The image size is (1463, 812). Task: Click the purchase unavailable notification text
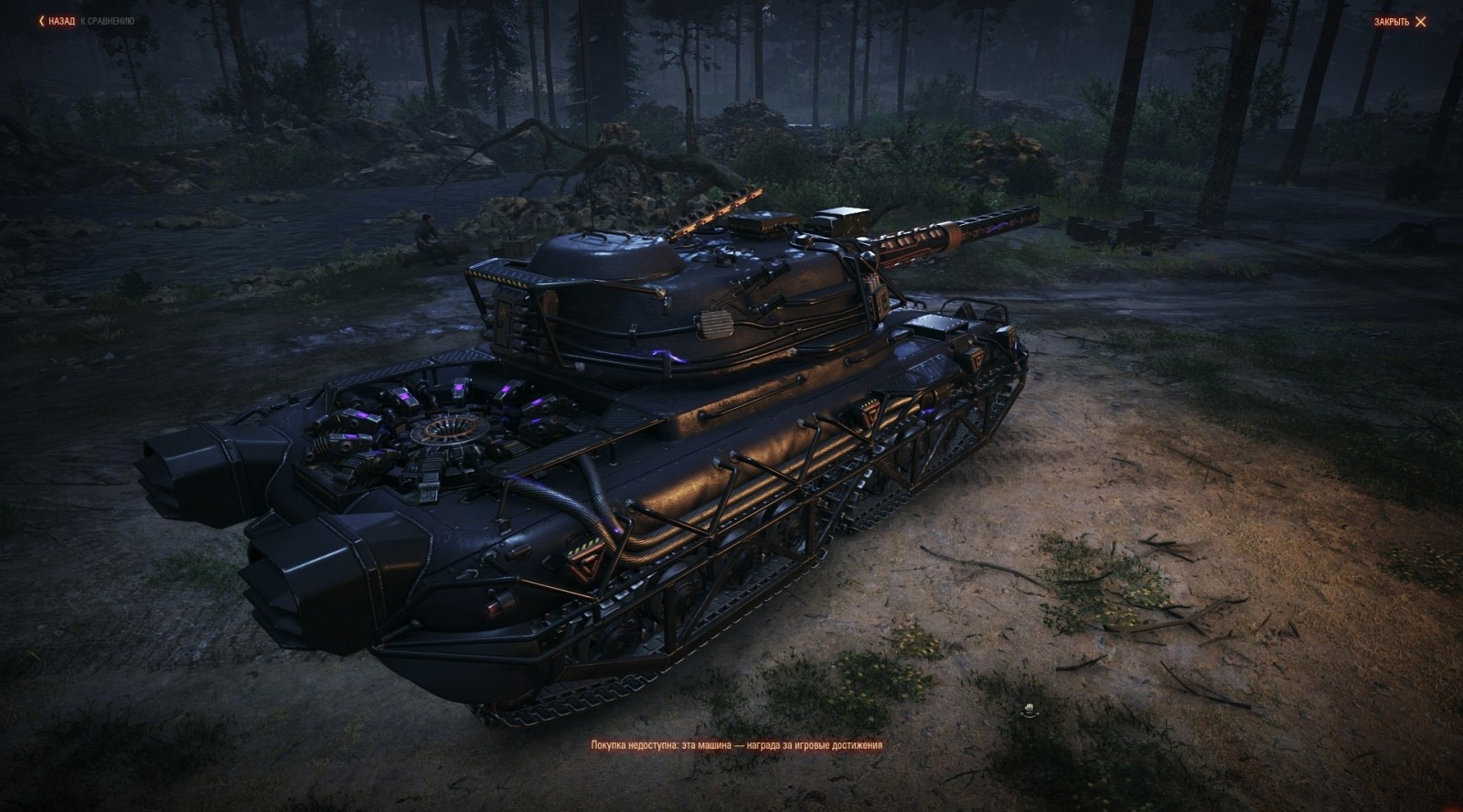pos(731,744)
